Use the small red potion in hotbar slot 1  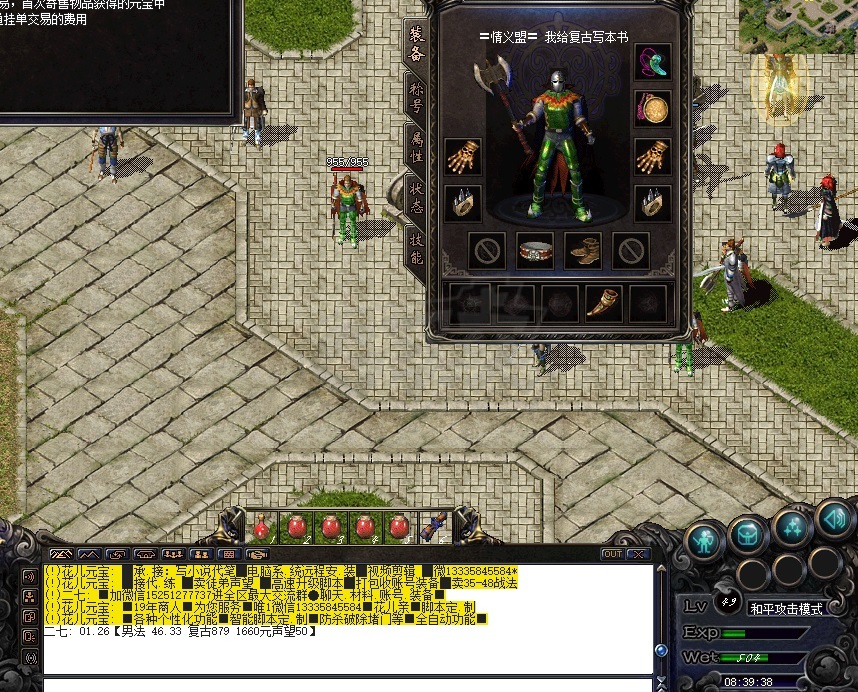[261, 526]
